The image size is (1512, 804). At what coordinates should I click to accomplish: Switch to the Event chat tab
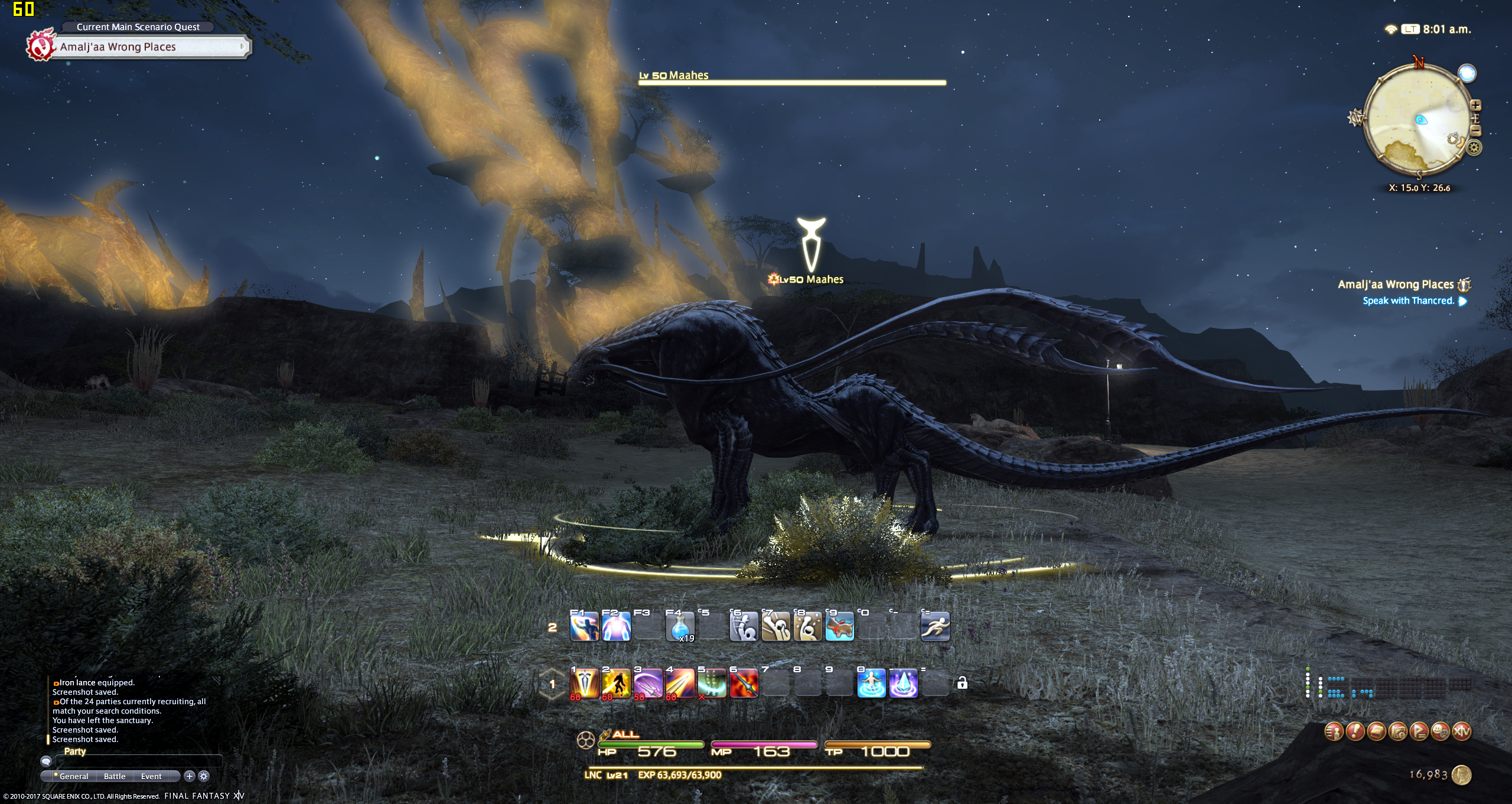tap(151, 776)
